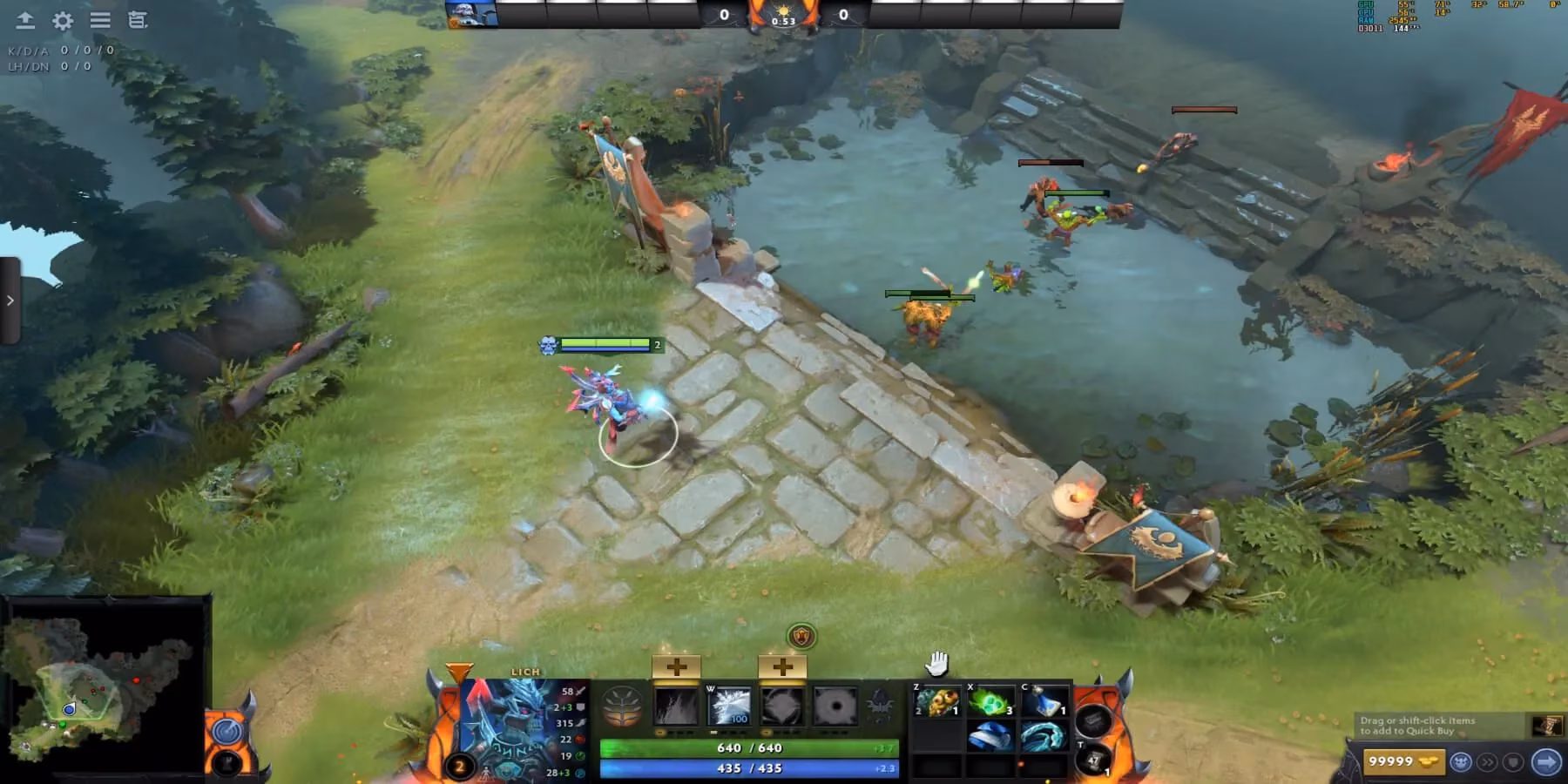Open the main menu hamburger icon

coord(100,20)
